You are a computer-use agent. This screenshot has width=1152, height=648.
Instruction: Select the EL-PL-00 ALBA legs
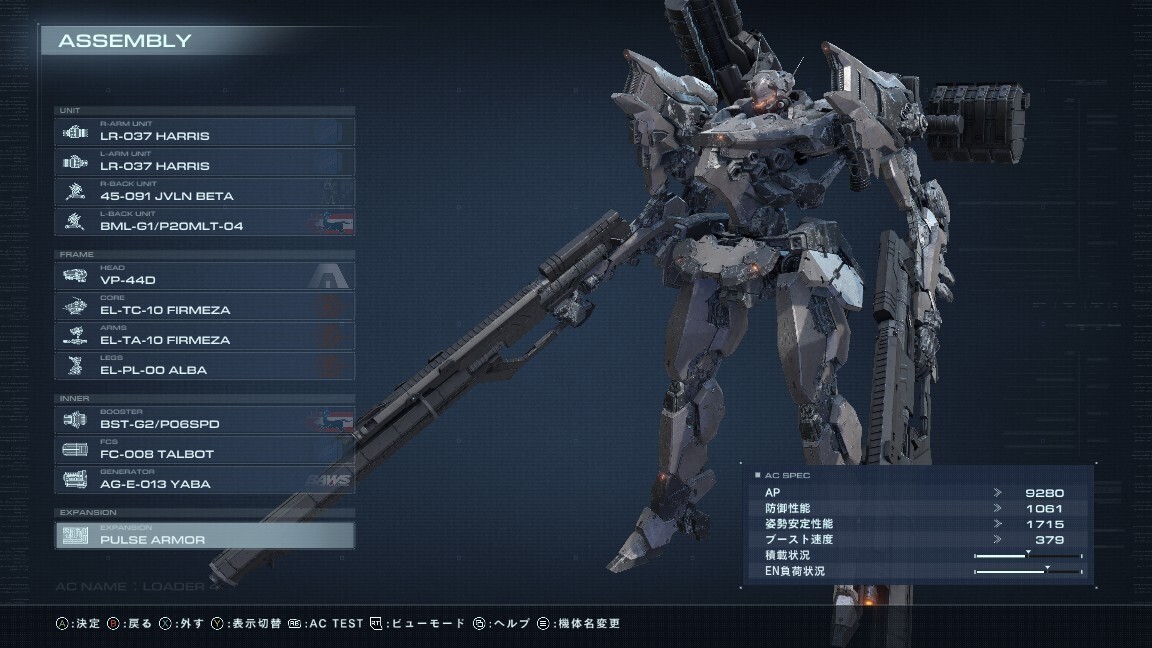(x=204, y=366)
